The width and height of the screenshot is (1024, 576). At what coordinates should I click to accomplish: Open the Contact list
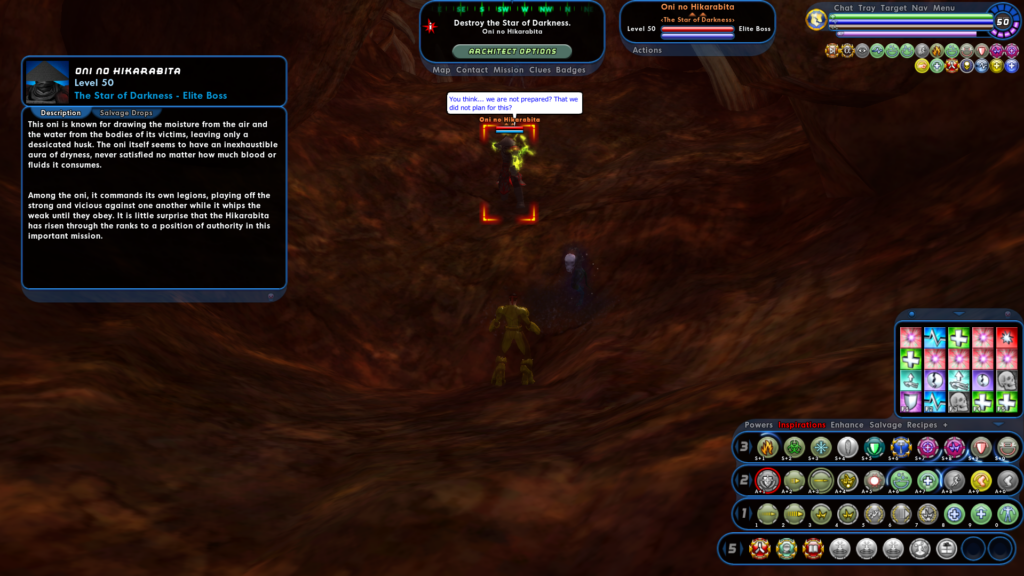(x=472, y=70)
